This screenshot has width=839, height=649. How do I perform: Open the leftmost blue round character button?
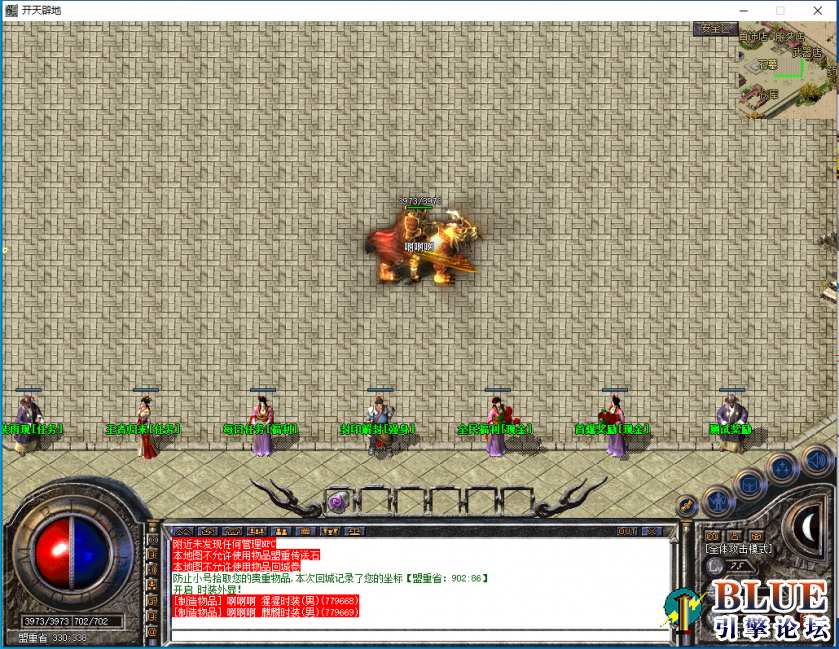(x=717, y=499)
